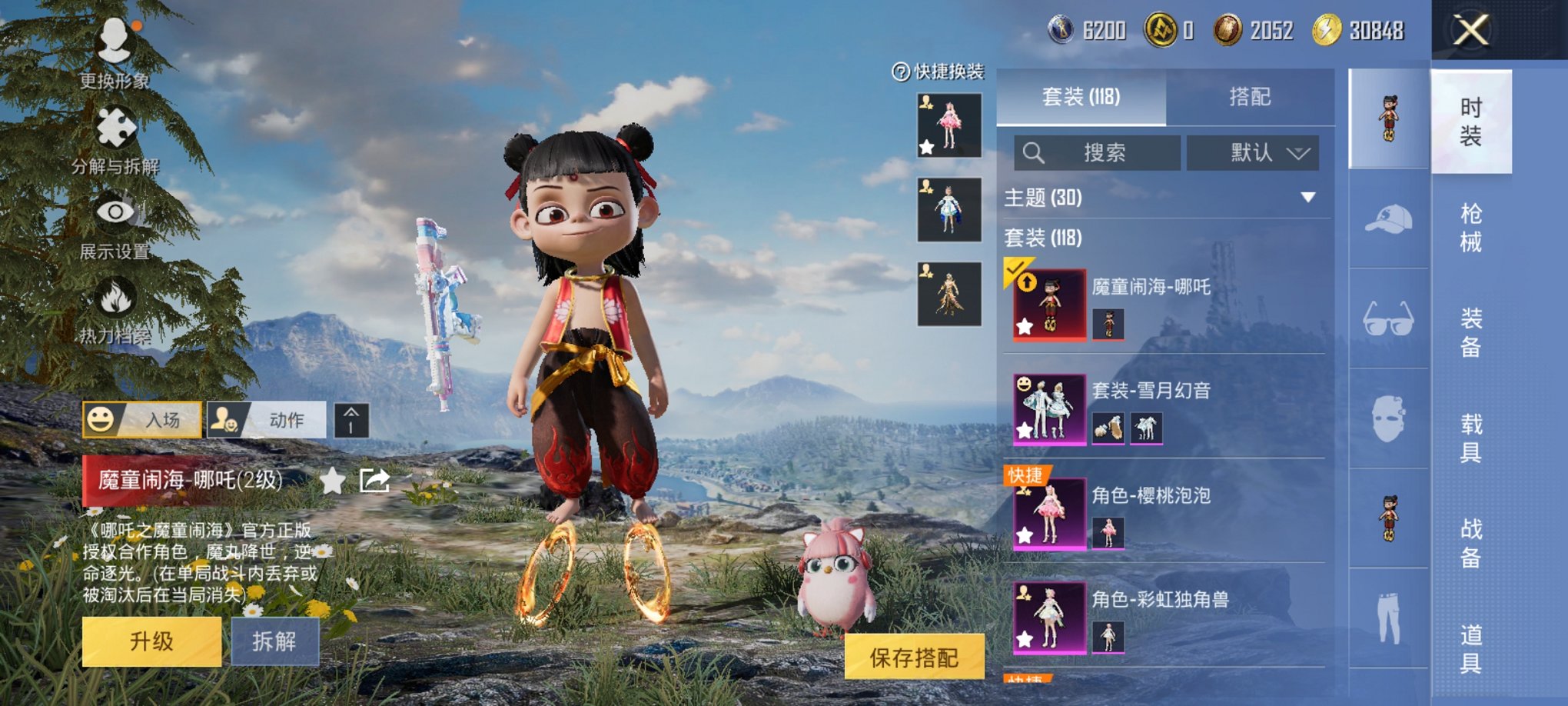This screenshot has height=706, width=1568.
Task: Open the 枪械 weapons category
Action: 1470,228
